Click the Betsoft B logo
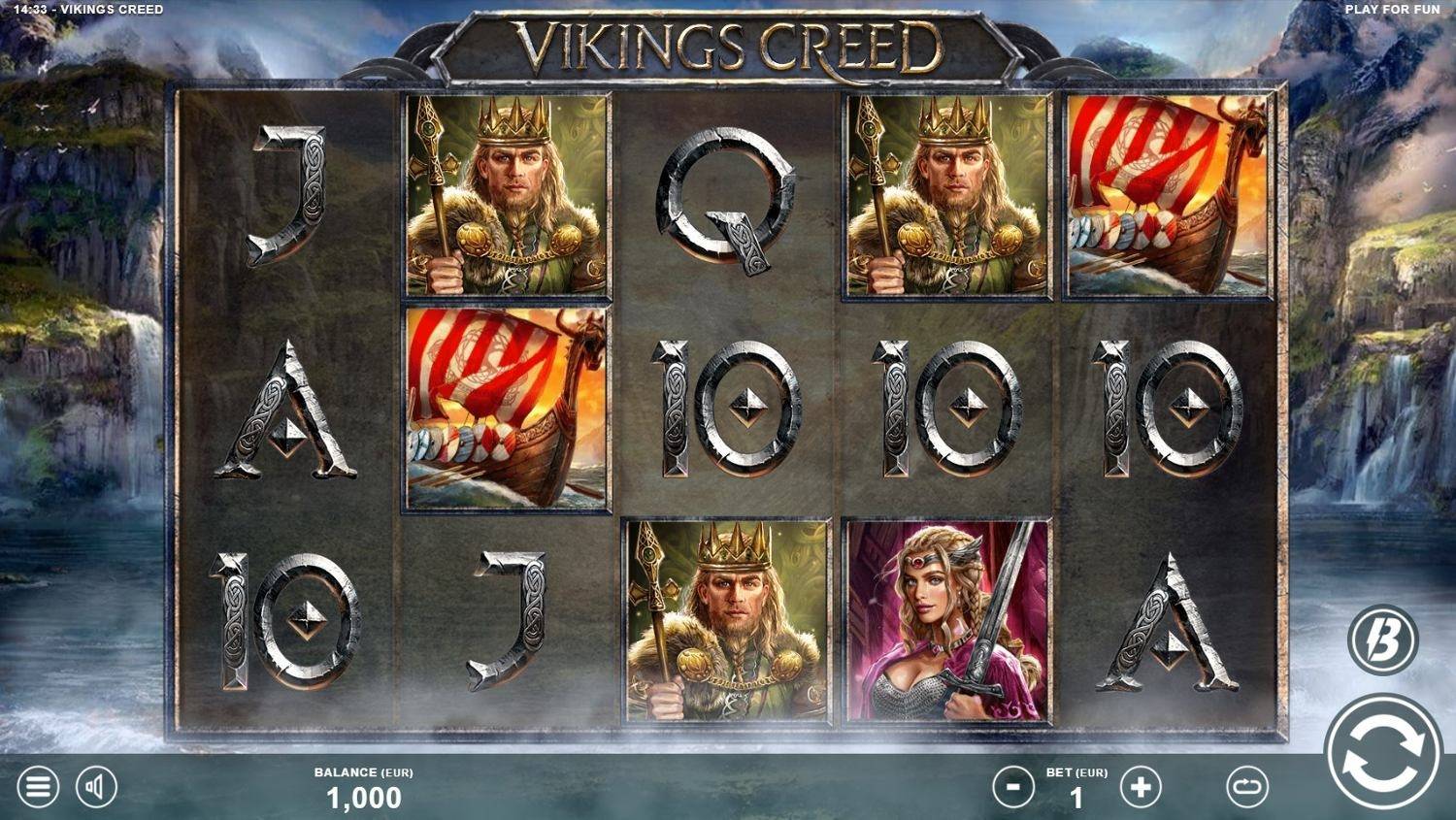Screen dimensions: 1456x820 [x=1385, y=640]
